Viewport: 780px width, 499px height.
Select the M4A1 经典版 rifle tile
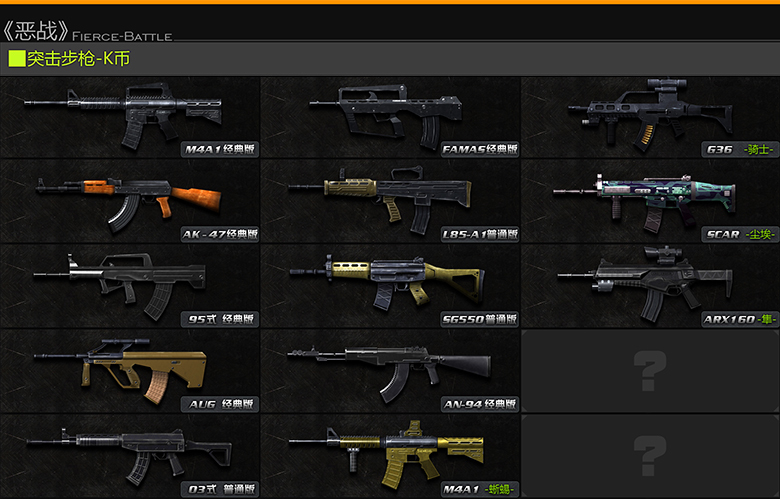click(130, 118)
